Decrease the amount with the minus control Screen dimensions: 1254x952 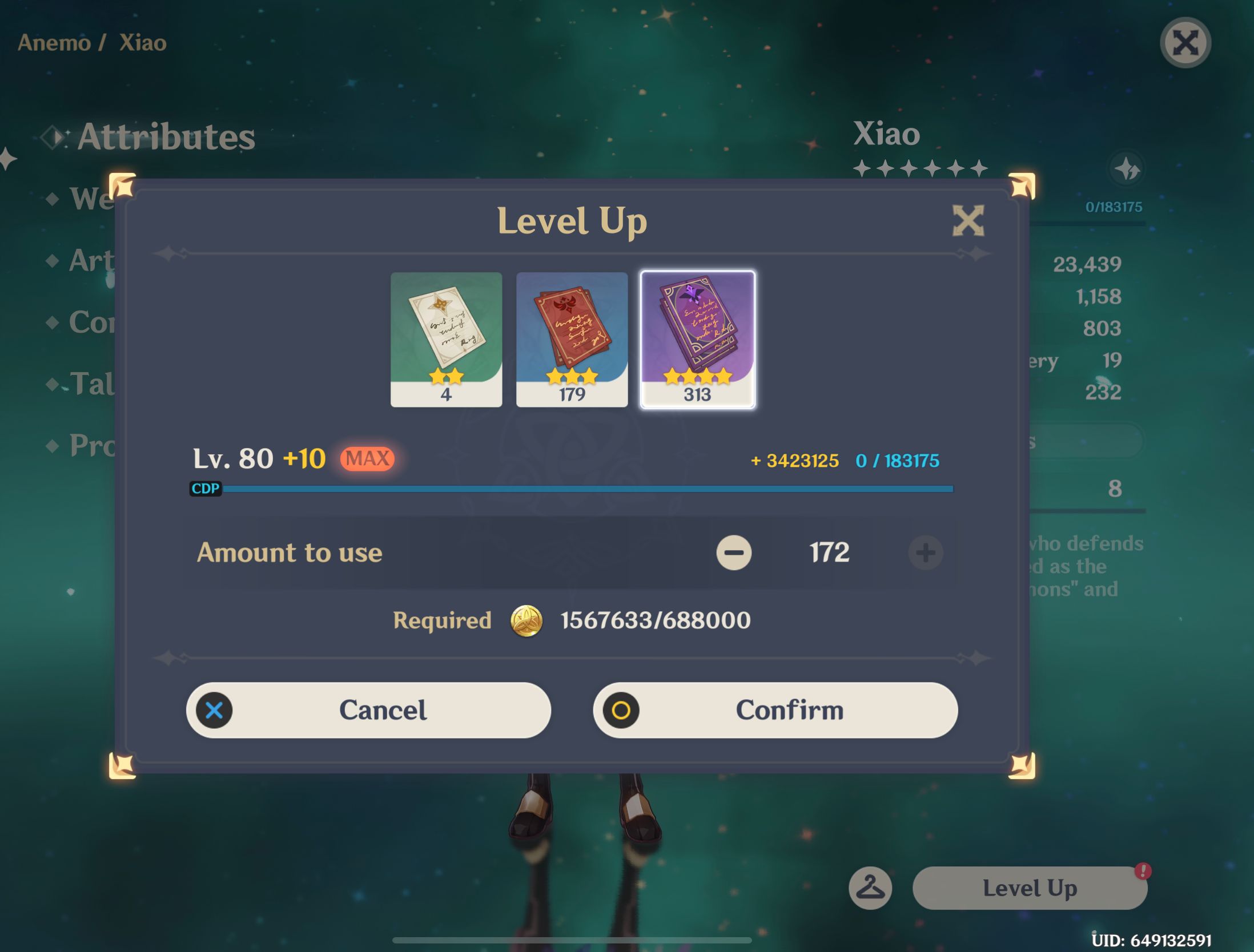pos(735,552)
